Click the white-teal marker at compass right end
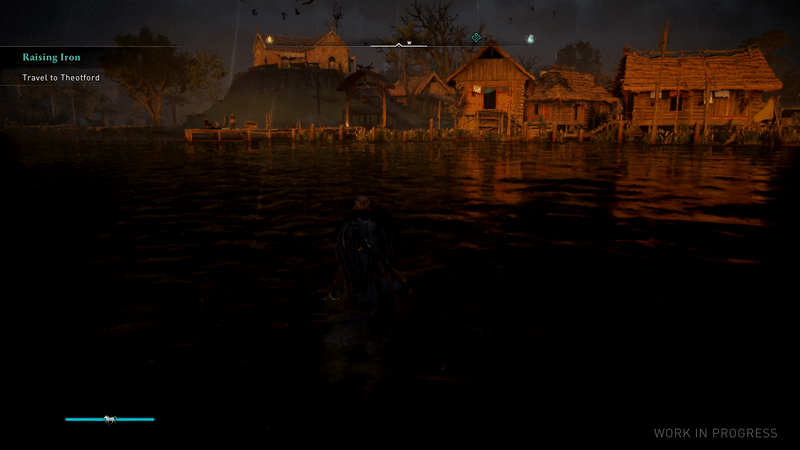The image size is (800, 450). 530,40
